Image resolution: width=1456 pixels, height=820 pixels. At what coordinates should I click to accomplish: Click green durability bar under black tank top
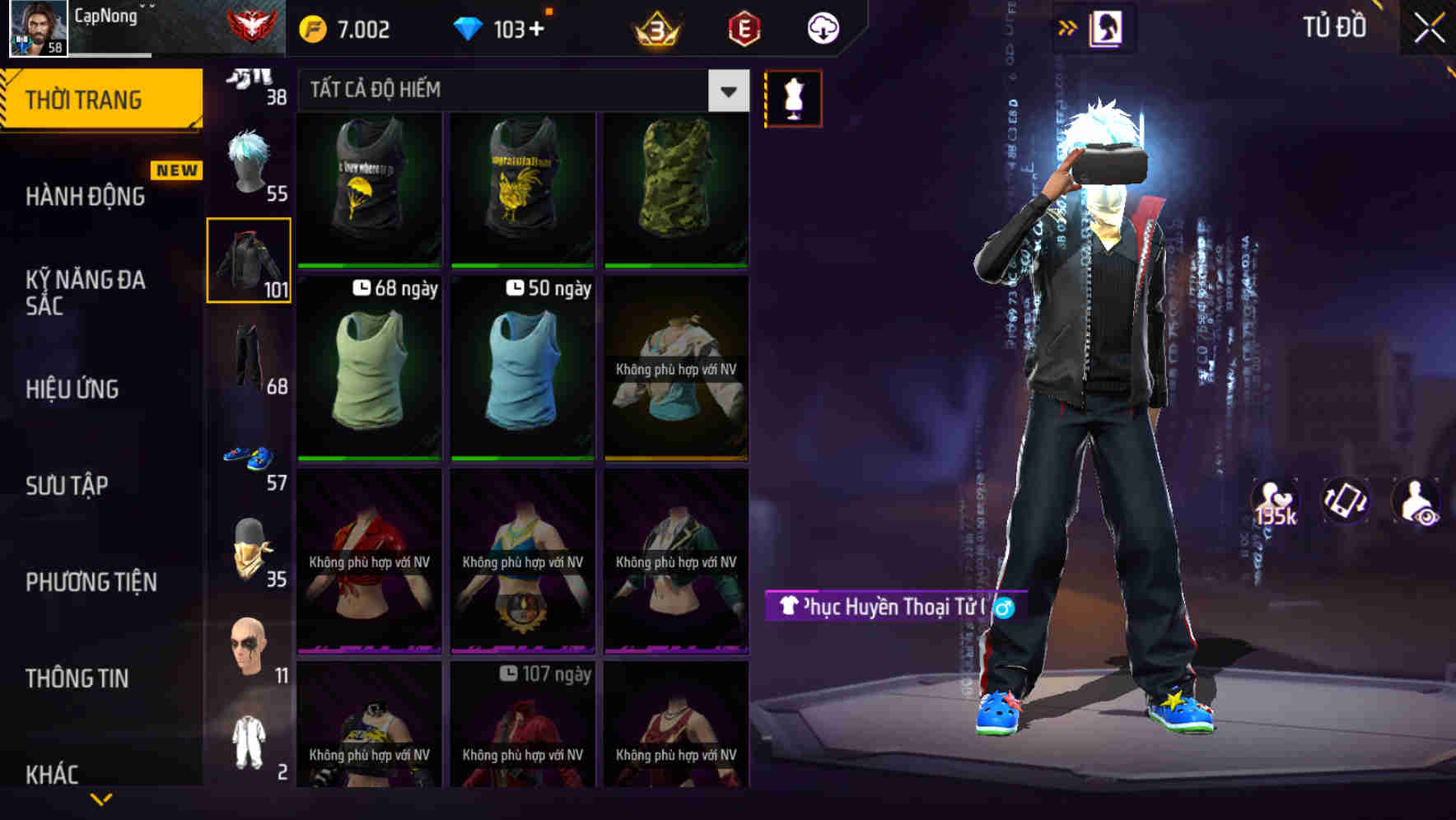click(x=368, y=264)
